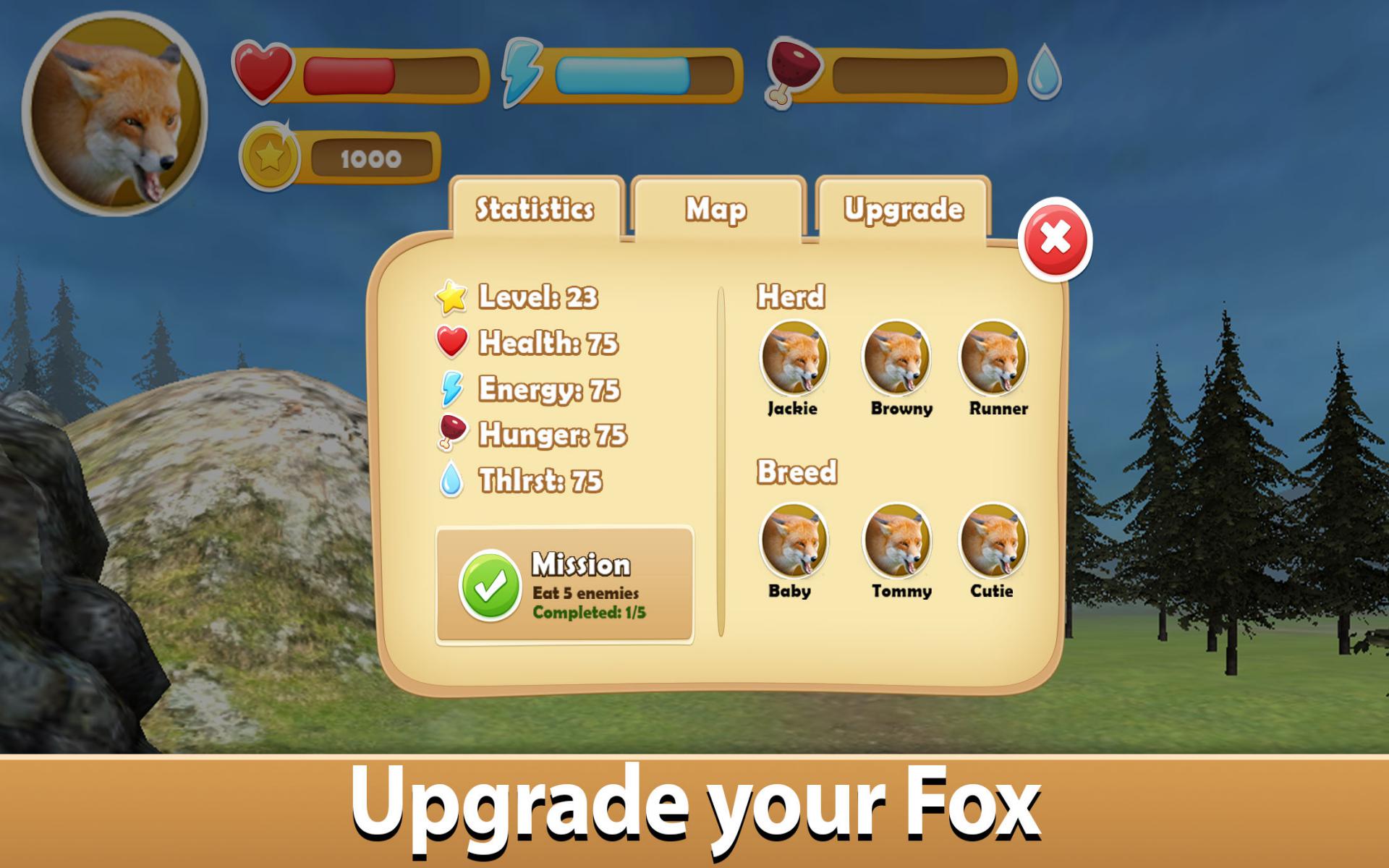Click the lightning energy icon
1389x868 pixels.
pyautogui.click(x=524, y=72)
